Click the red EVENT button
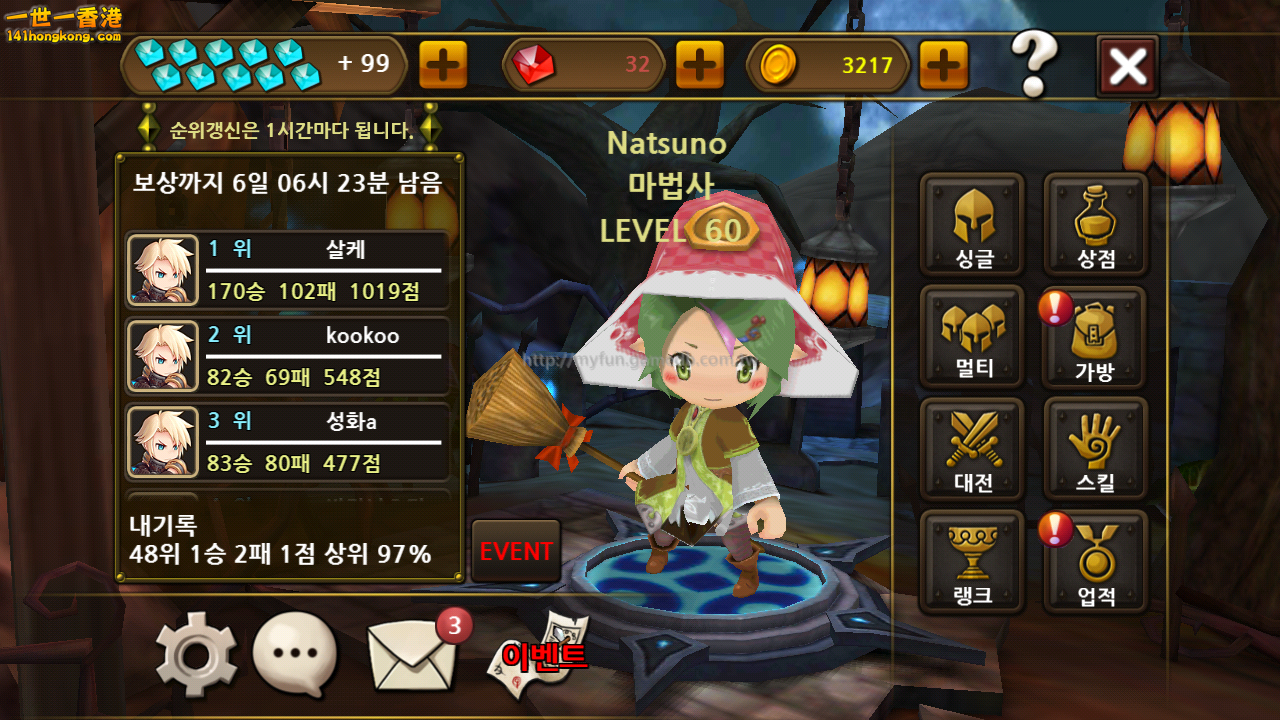 pyautogui.click(x=516, y=551)
